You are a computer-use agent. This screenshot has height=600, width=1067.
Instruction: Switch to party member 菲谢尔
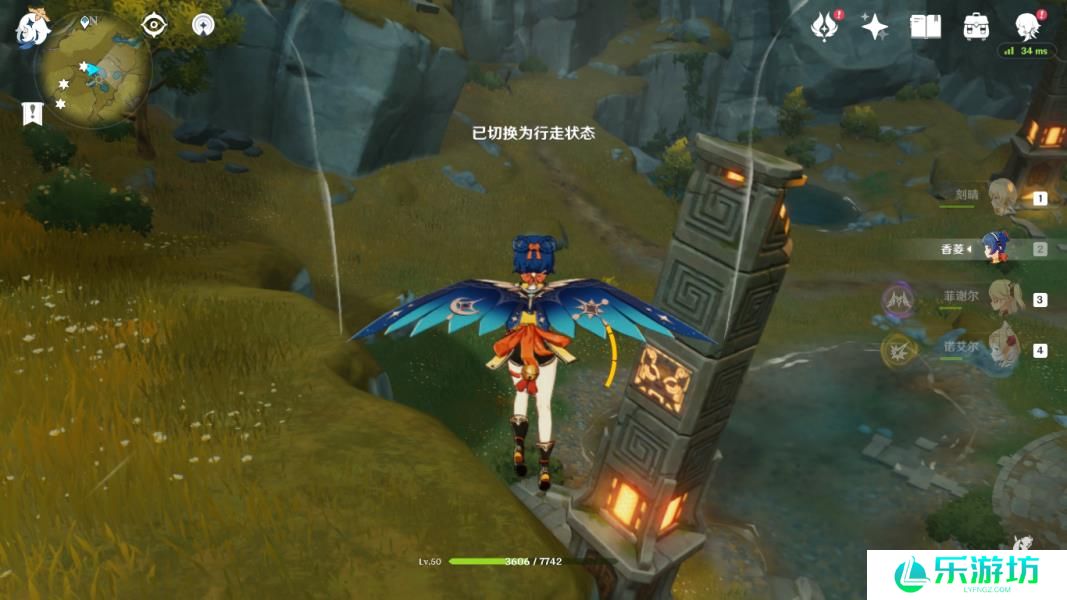point(1001,298)
